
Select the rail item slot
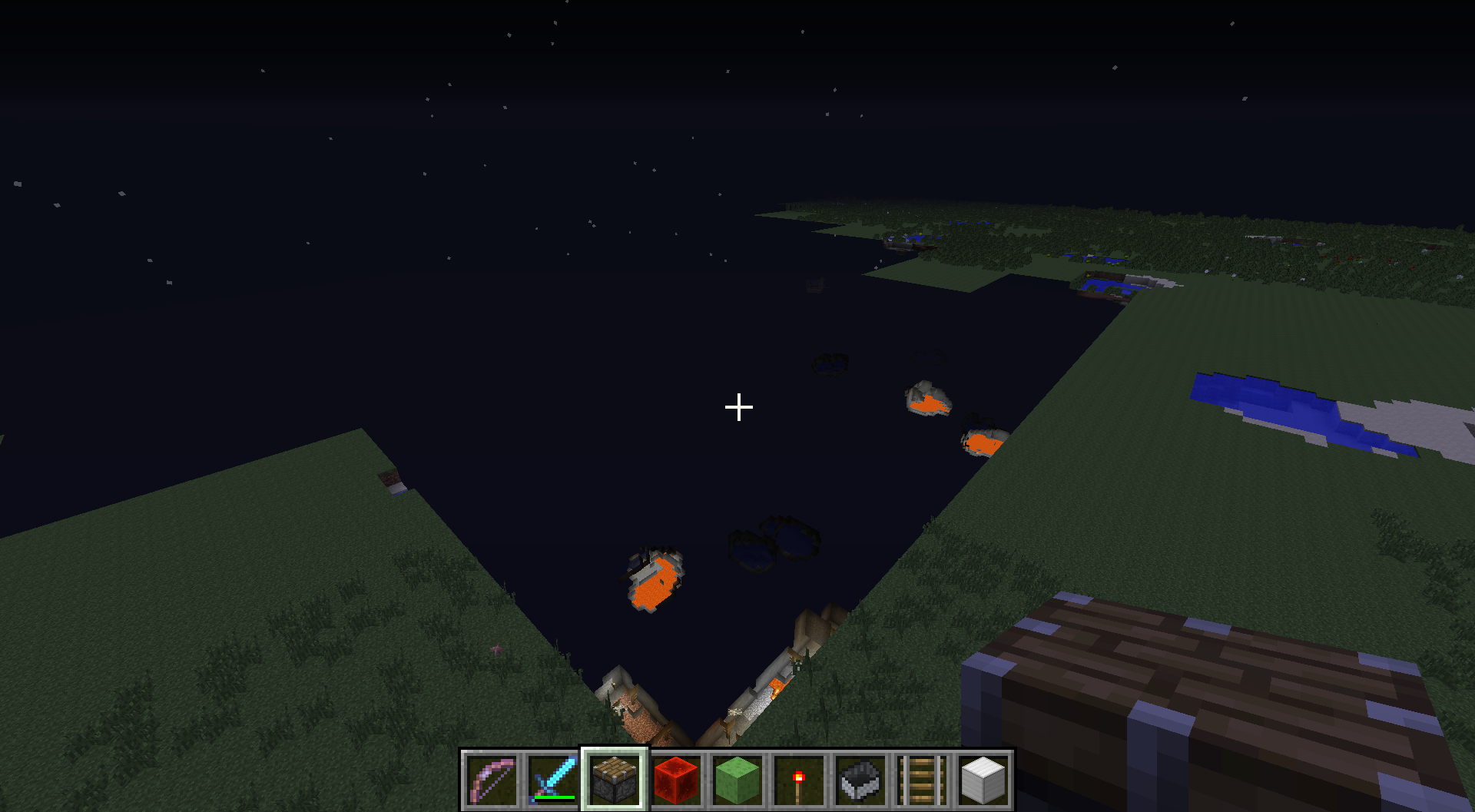coord(922,780)
